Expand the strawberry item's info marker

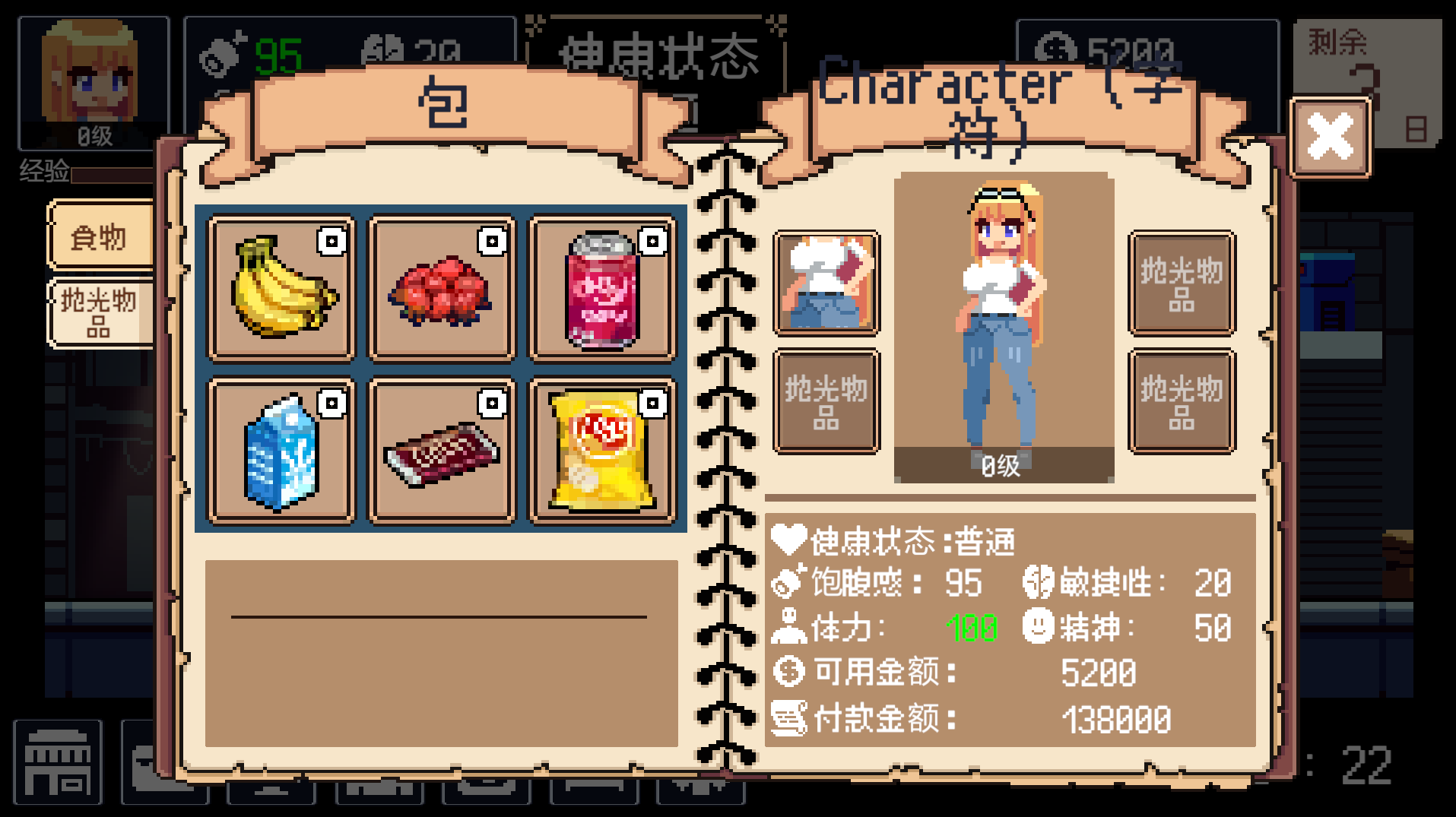490,242
